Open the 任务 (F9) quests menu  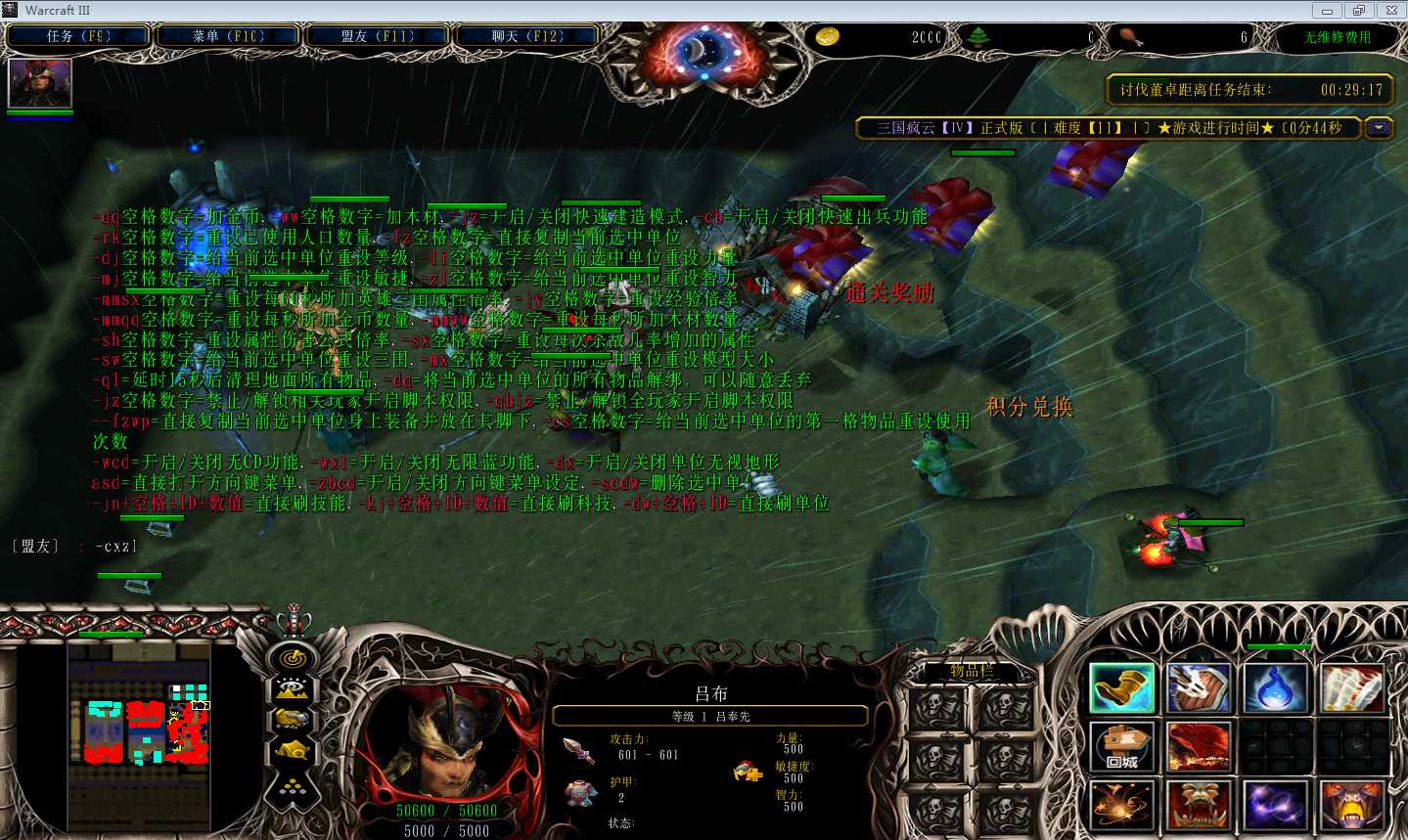pos(78,36)
